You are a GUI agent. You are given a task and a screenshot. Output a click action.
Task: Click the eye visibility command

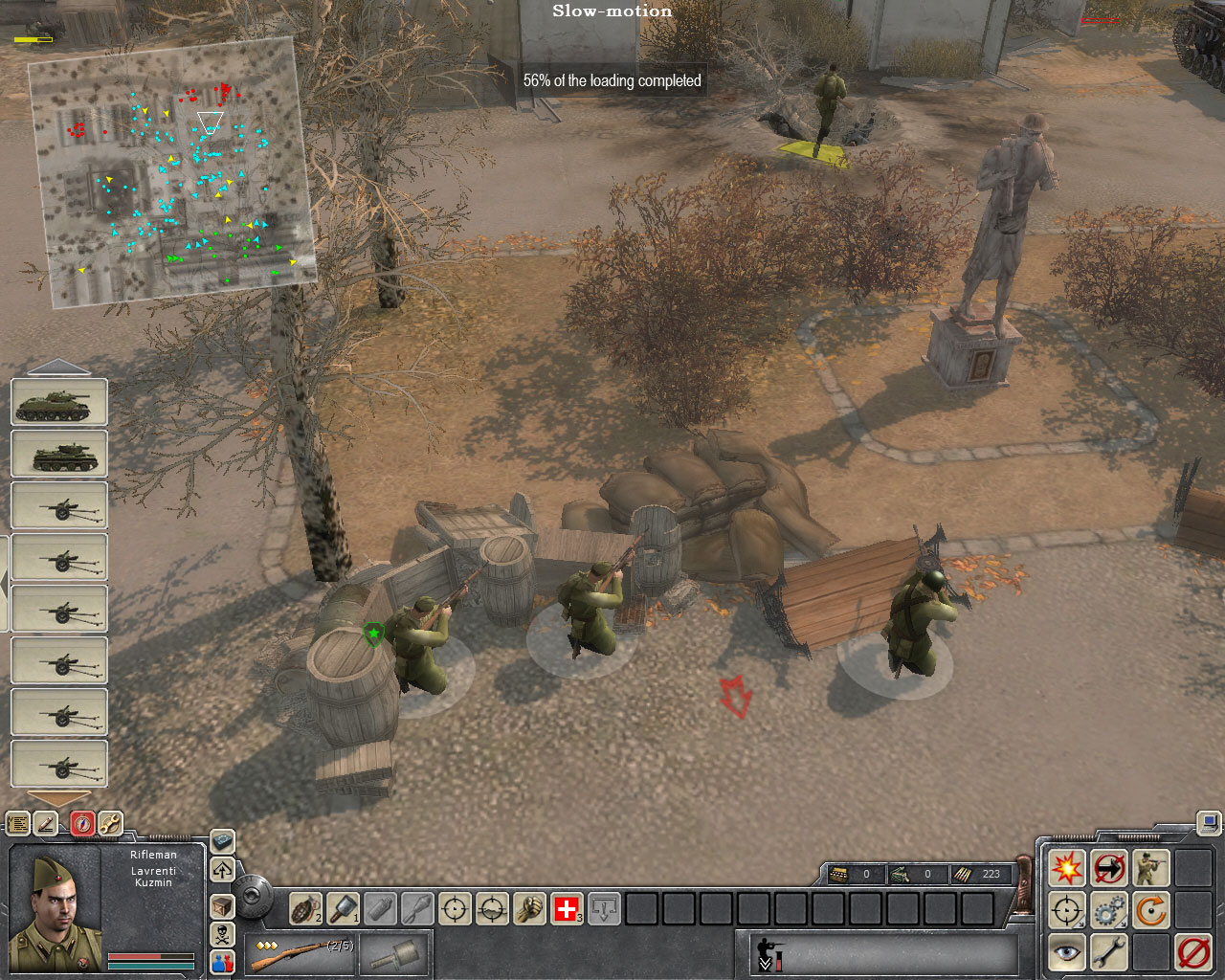click(1066, 953)
